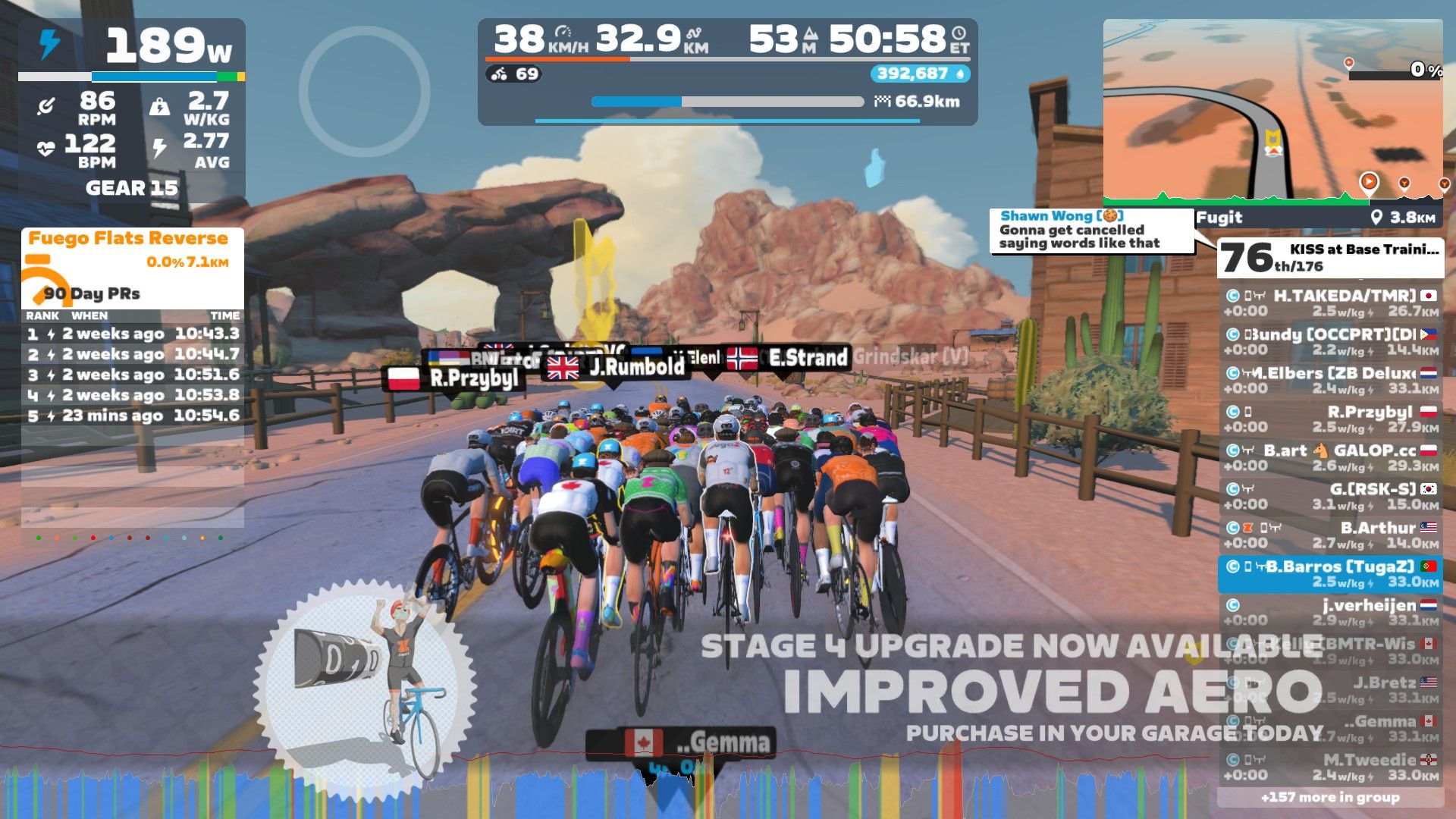Pick M.Tweedie in the rider list

1330,767
